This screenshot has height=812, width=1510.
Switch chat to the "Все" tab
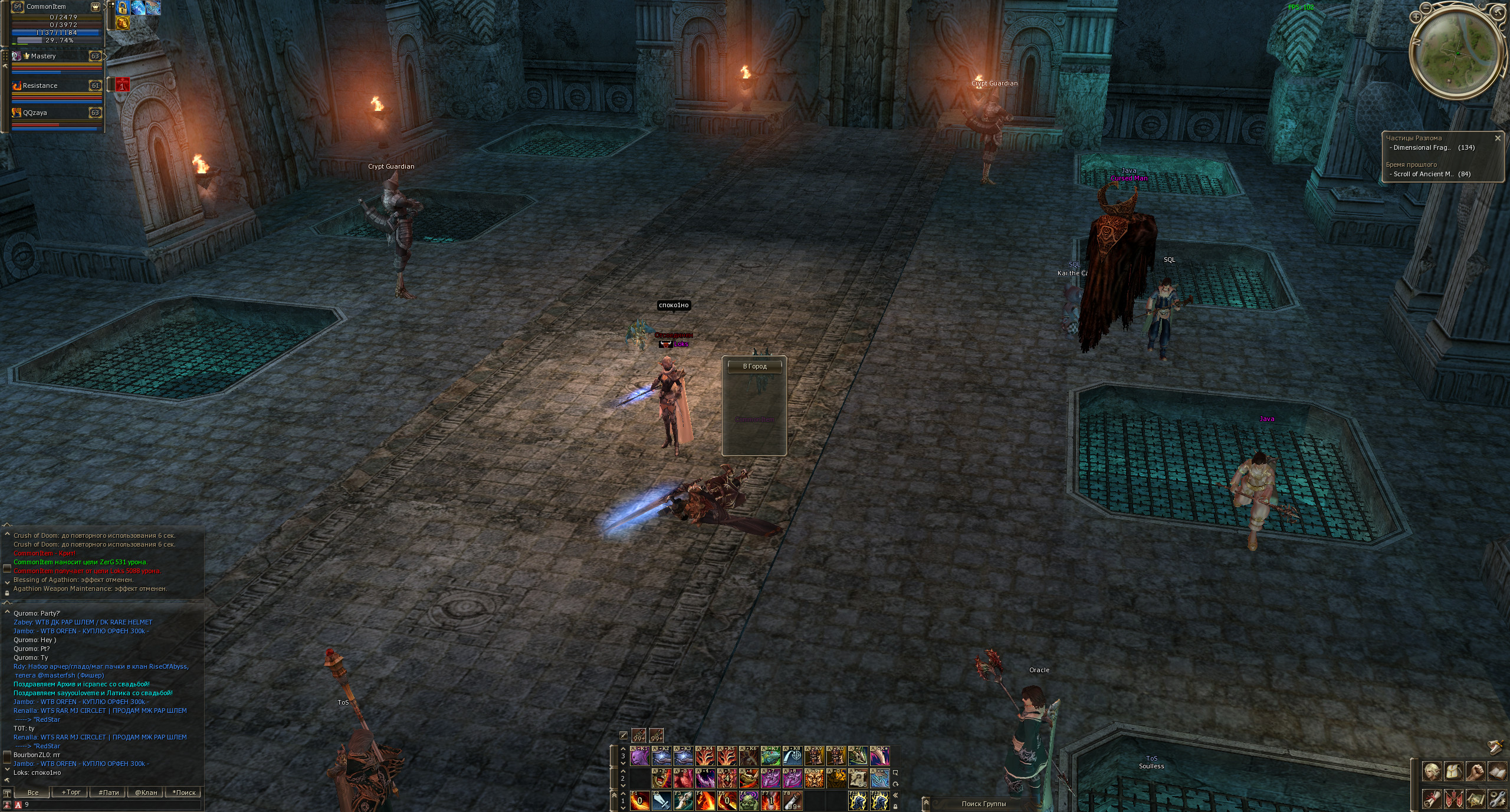[x=33, y=792]
